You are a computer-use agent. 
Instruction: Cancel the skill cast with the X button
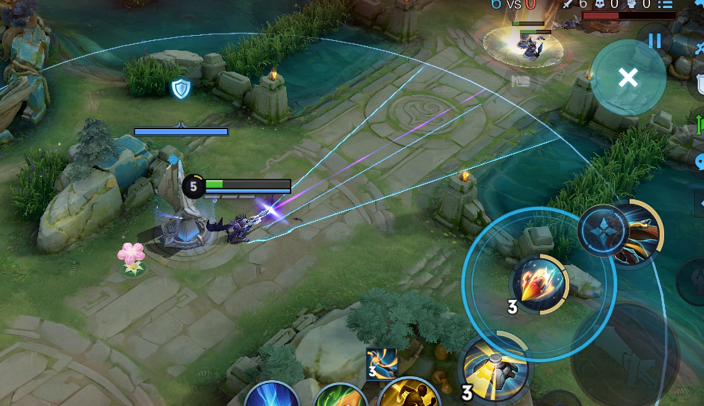(x=628, y=78)
